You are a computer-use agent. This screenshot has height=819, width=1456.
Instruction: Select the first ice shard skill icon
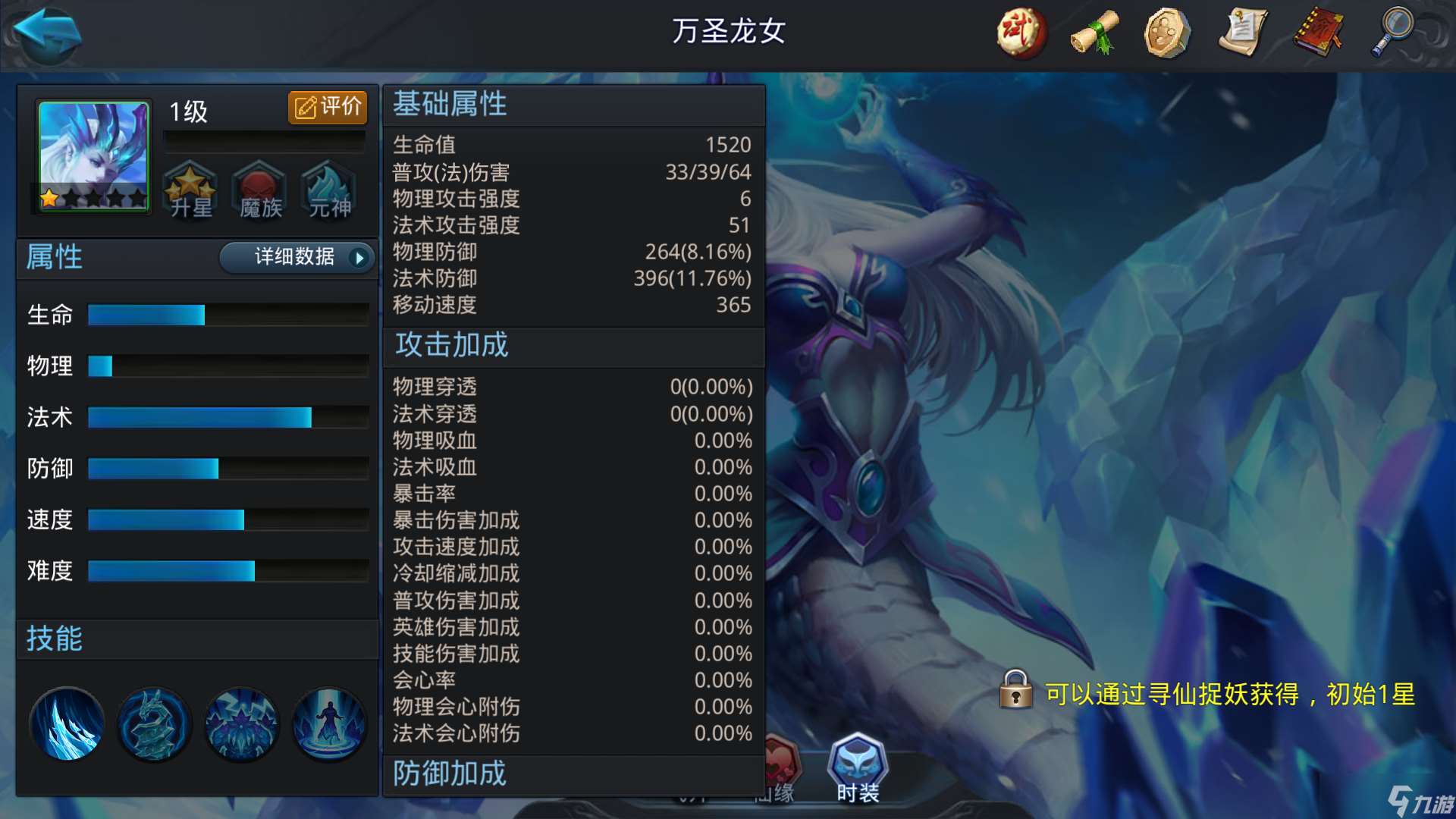[66, 723]
